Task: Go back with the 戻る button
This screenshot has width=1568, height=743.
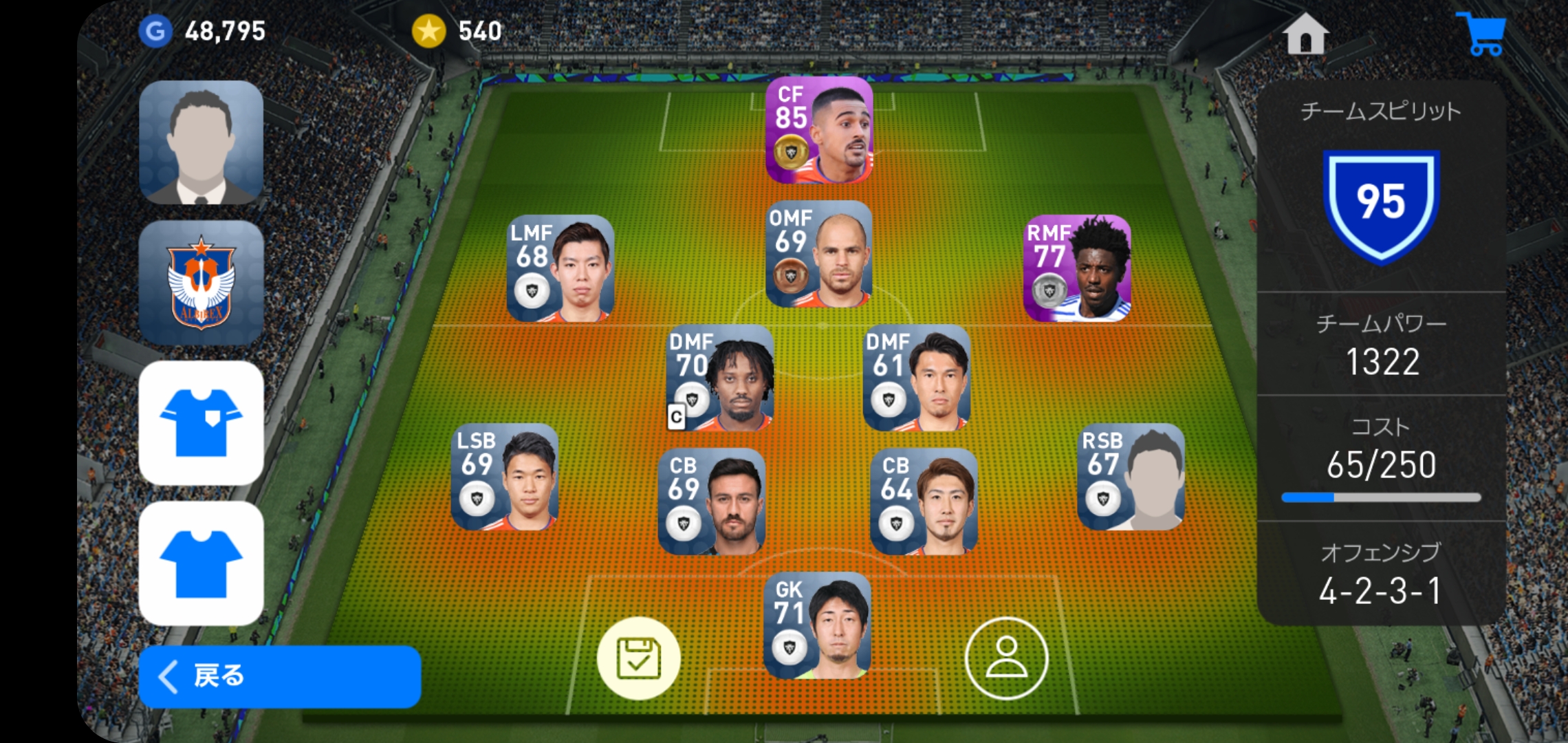Action: pos(279,676)
